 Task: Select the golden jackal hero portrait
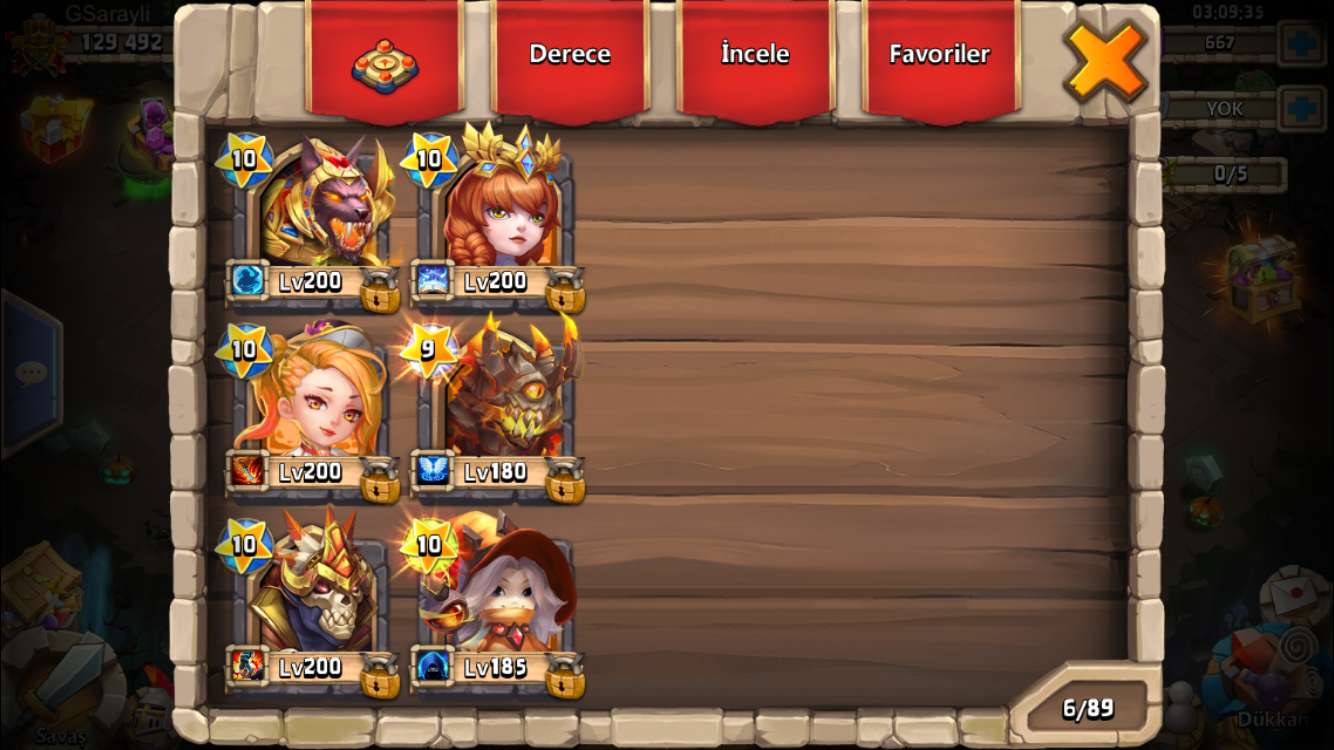(x=320, y=205)
